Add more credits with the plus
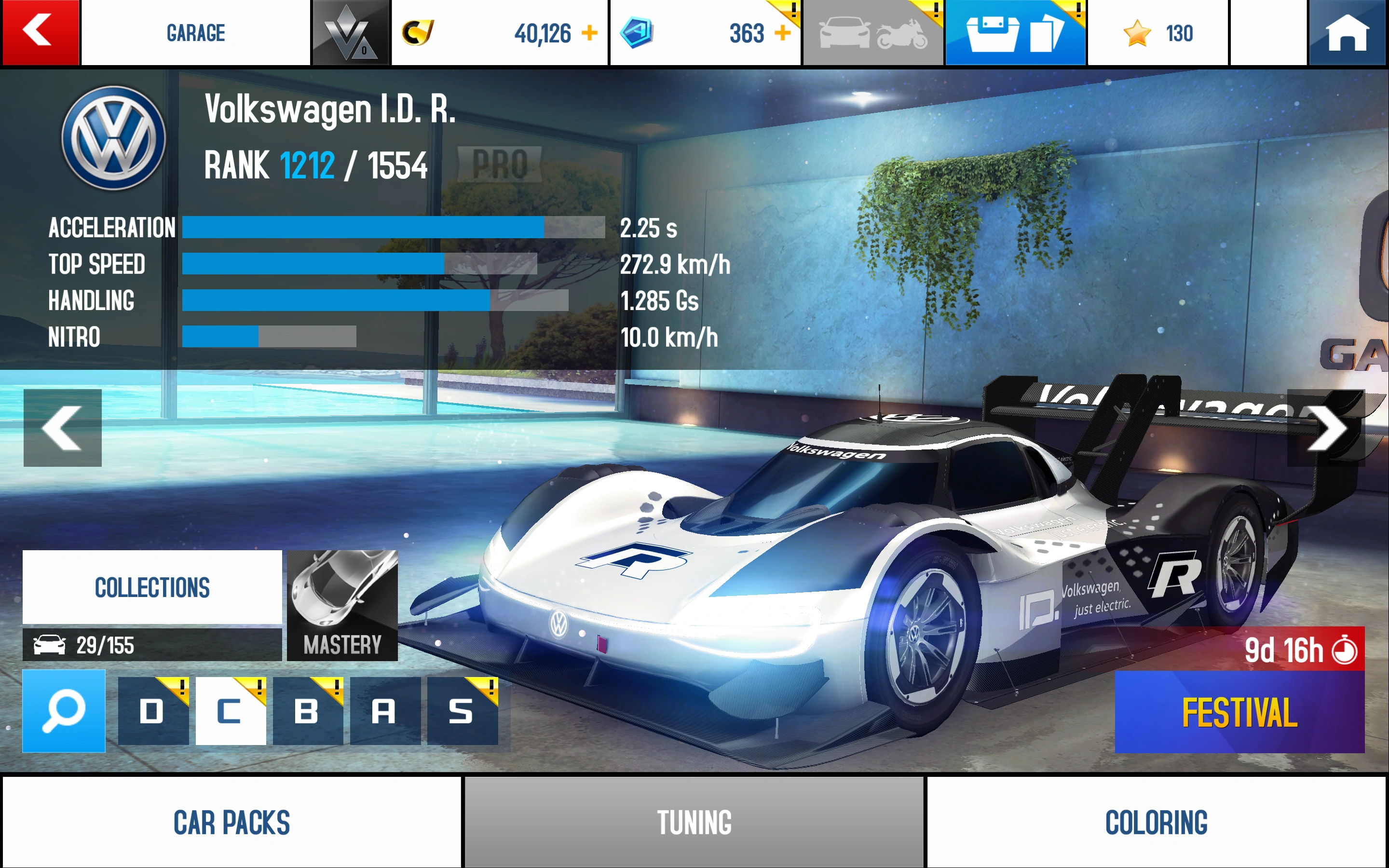 589,33
